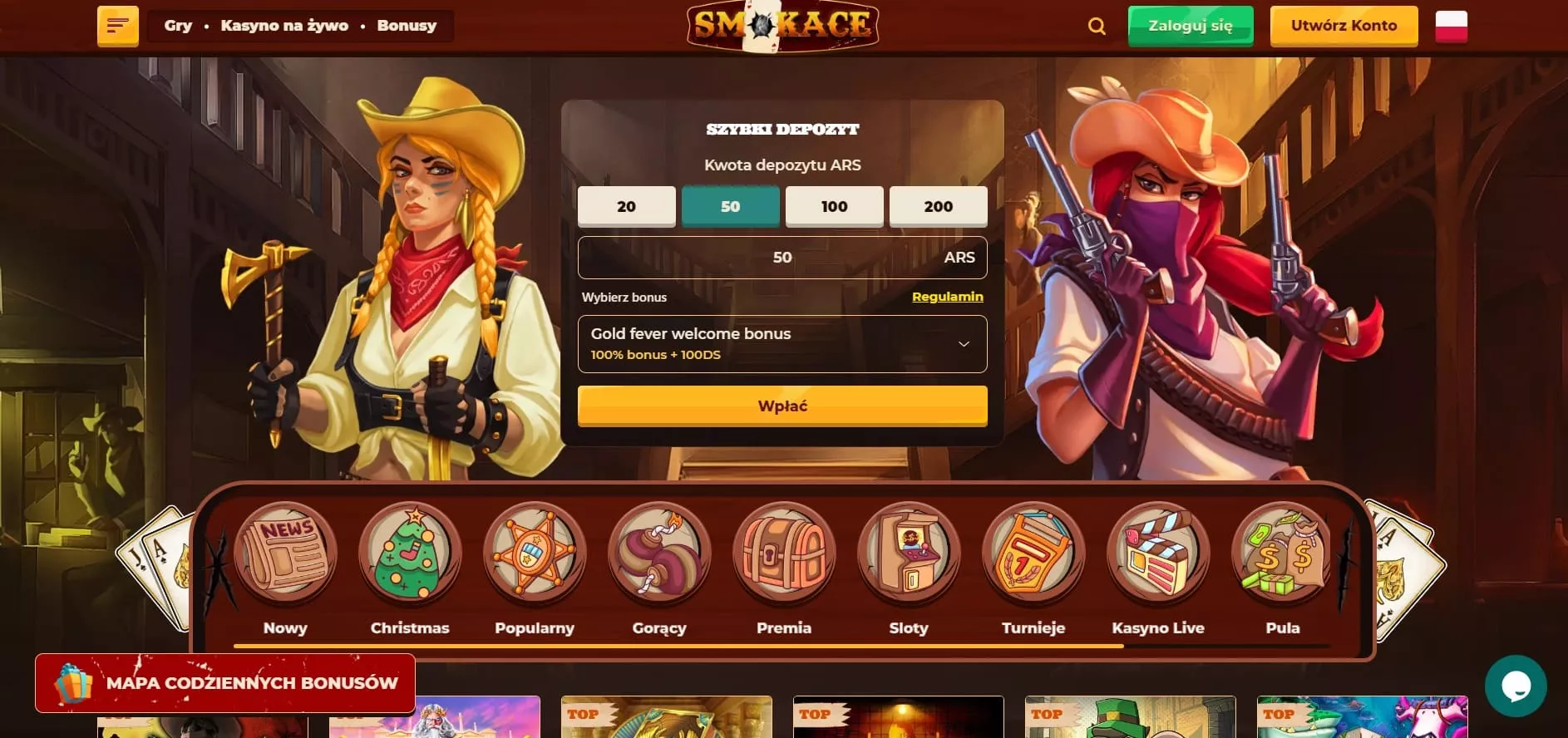Go to Kasyno na żywo
Screen dimensions: 1568x738
[x=284, y=26]
